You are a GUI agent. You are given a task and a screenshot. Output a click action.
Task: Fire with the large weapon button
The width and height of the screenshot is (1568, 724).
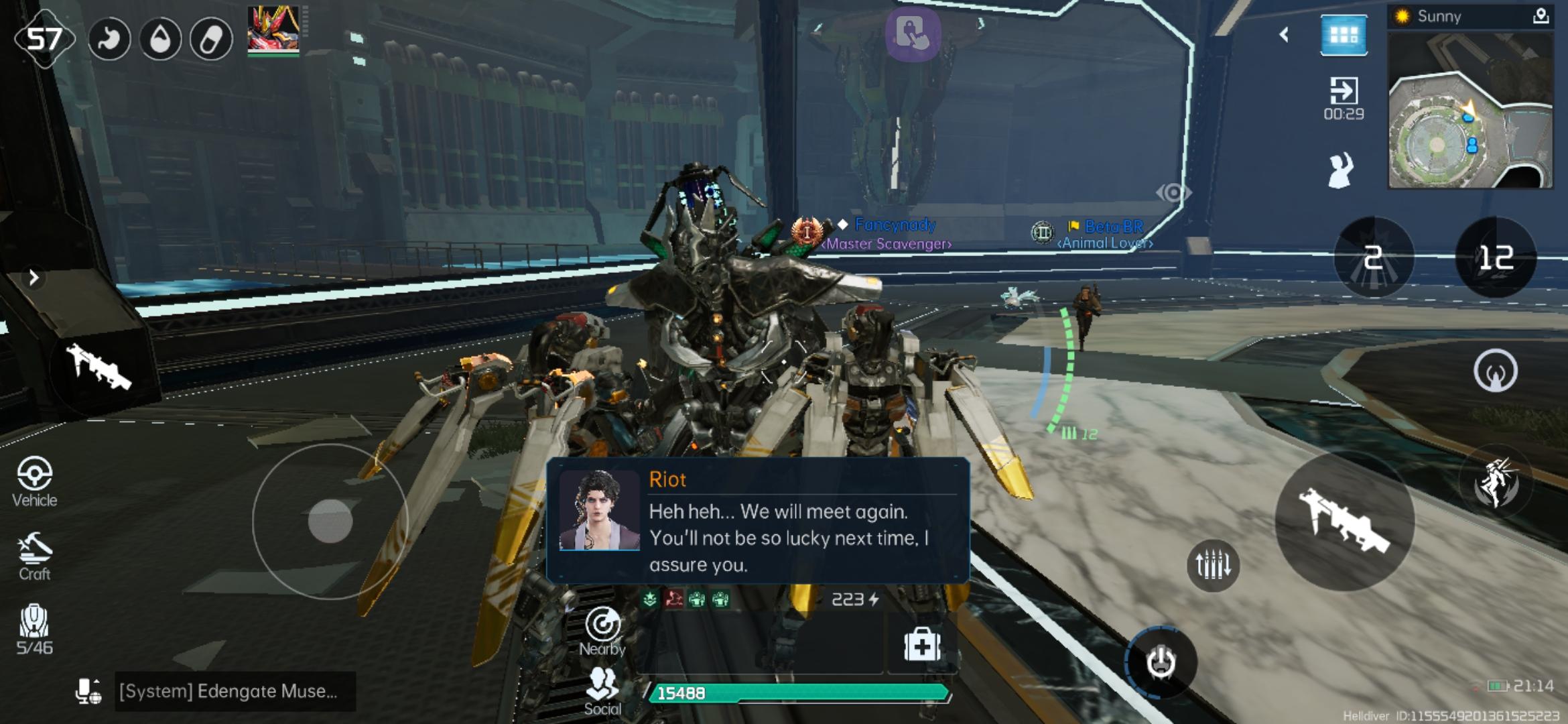pos(1344,521)
